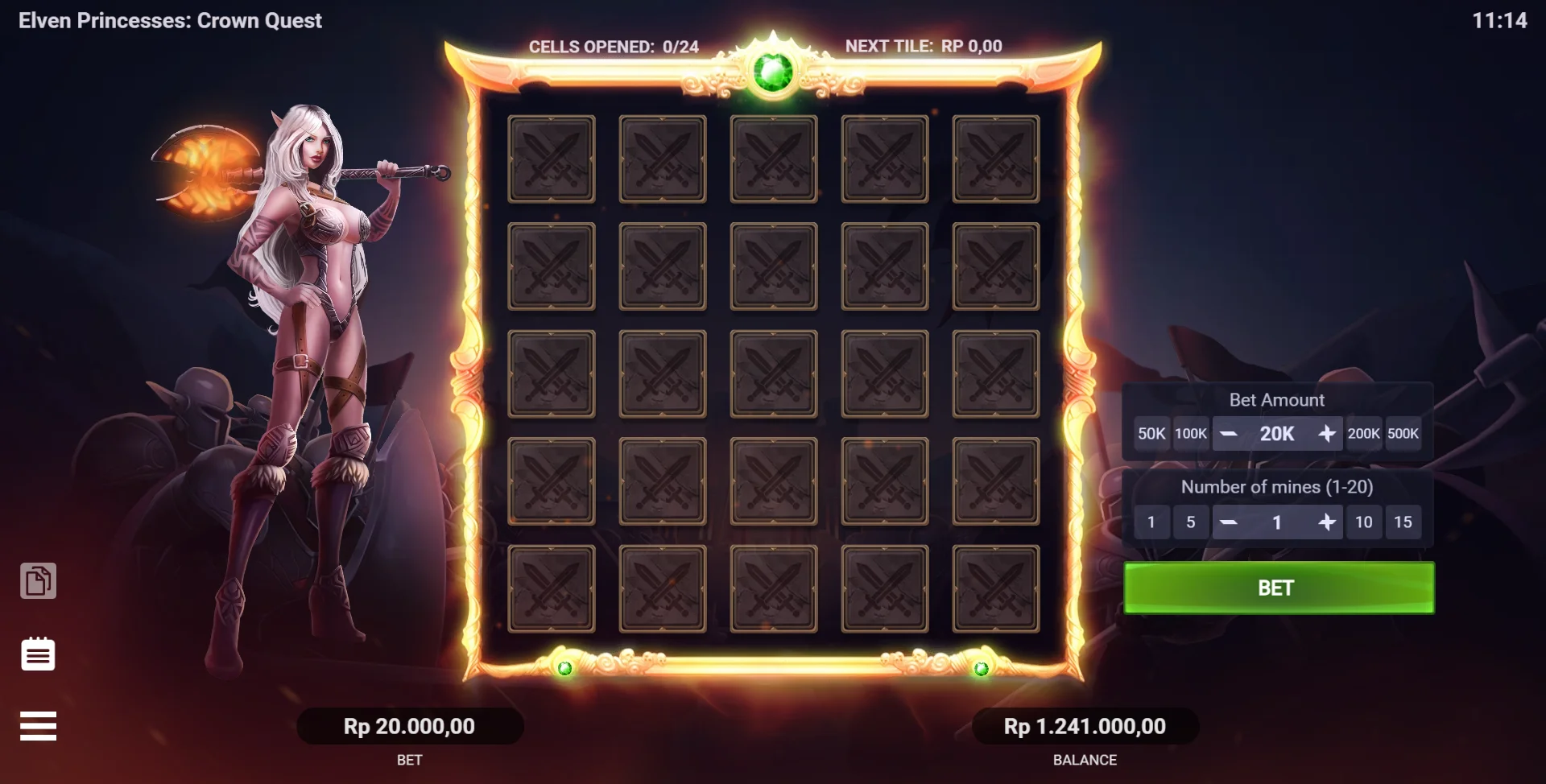Viewport: 1546px width, 784px height.
Task: Select the 100K bet option
Action: point(1191,433)
